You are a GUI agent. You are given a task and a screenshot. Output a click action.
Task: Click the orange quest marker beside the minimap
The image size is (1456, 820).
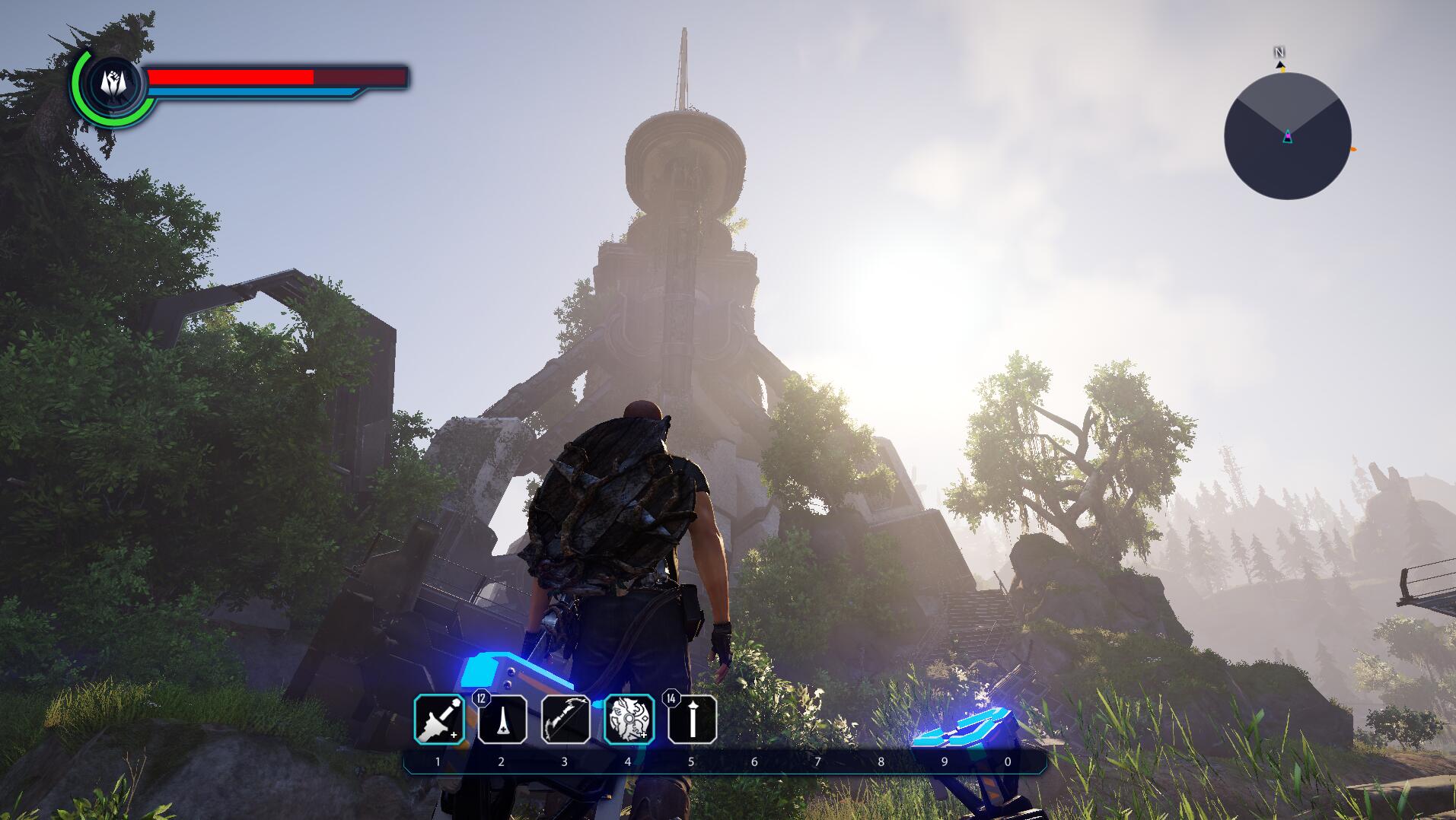click(1352, 149)
